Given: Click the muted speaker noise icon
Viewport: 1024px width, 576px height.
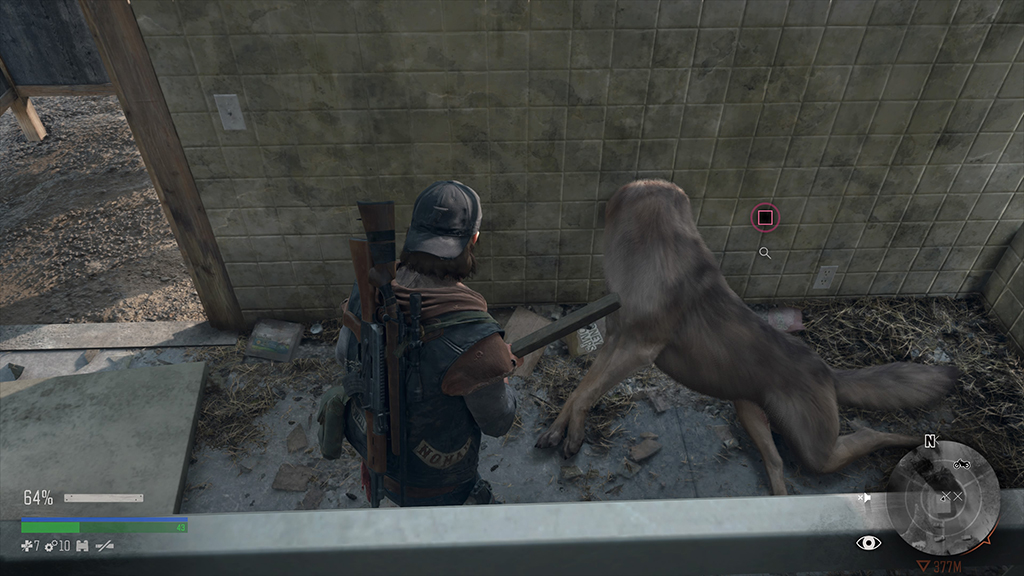Looking at the screenshot, I should [x=865, y=497].
